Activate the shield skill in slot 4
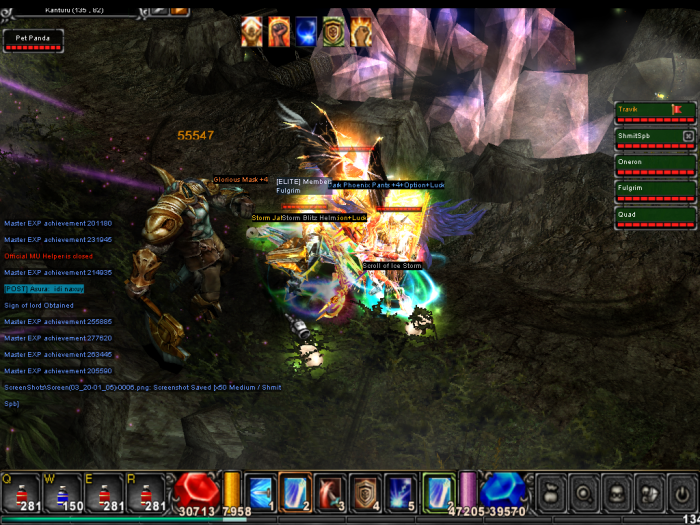The width and height of the screenshot is (700, 525). [x=365, y=491]
